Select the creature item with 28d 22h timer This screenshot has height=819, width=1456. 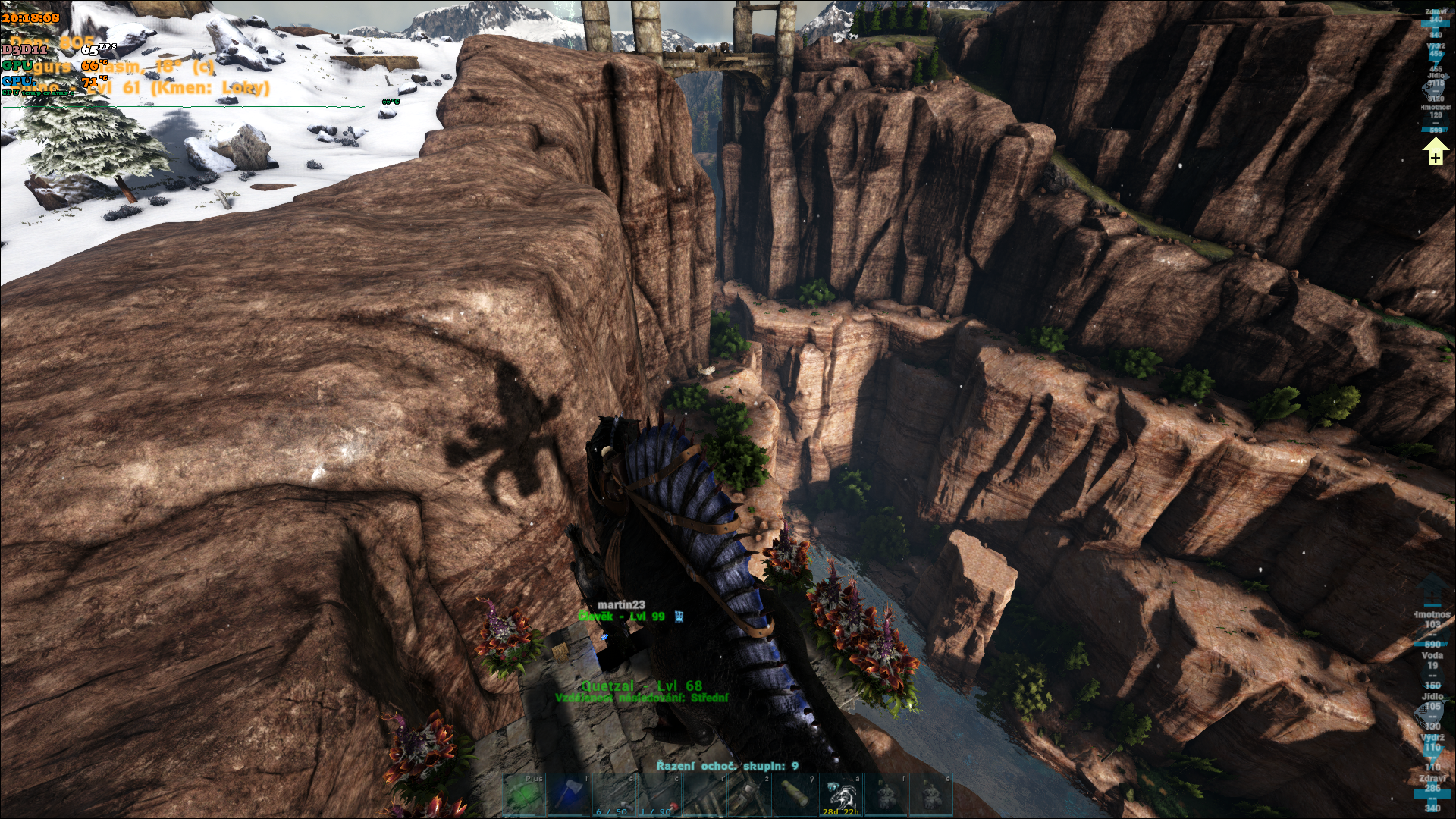840,795
